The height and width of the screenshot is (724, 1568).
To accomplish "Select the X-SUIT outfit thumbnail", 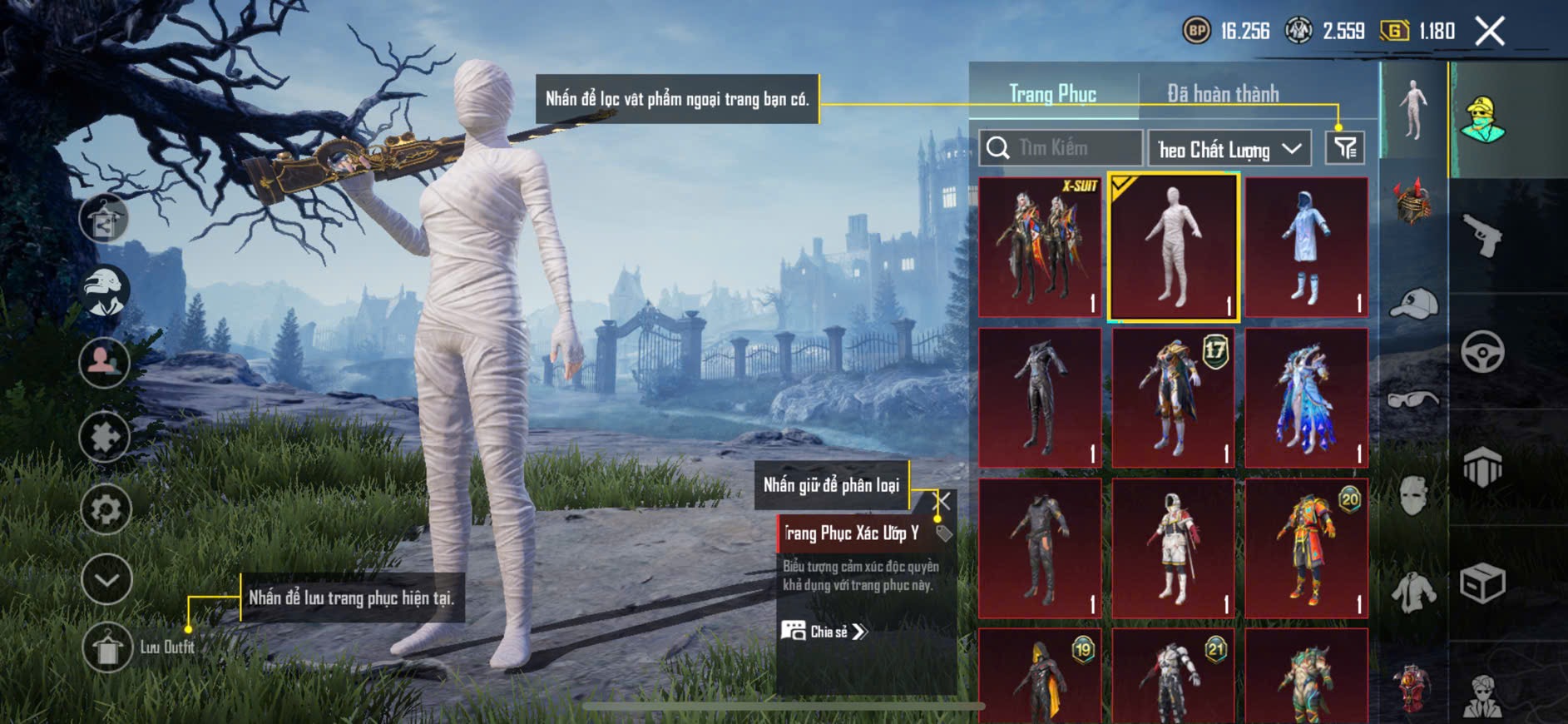I will pyautogui.click(x=1040, y=246).
